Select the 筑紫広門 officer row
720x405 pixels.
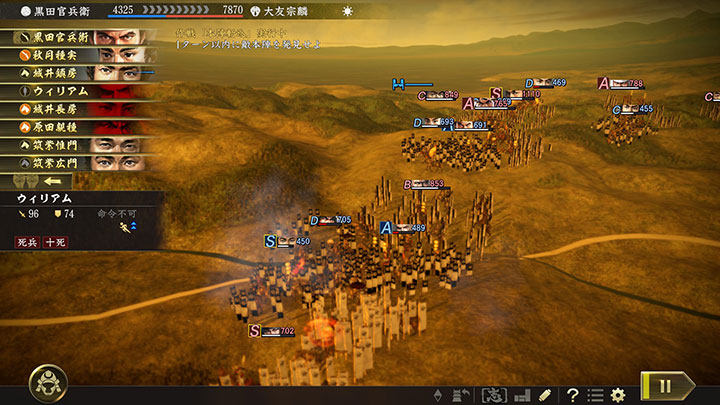[x=80, y=163]
